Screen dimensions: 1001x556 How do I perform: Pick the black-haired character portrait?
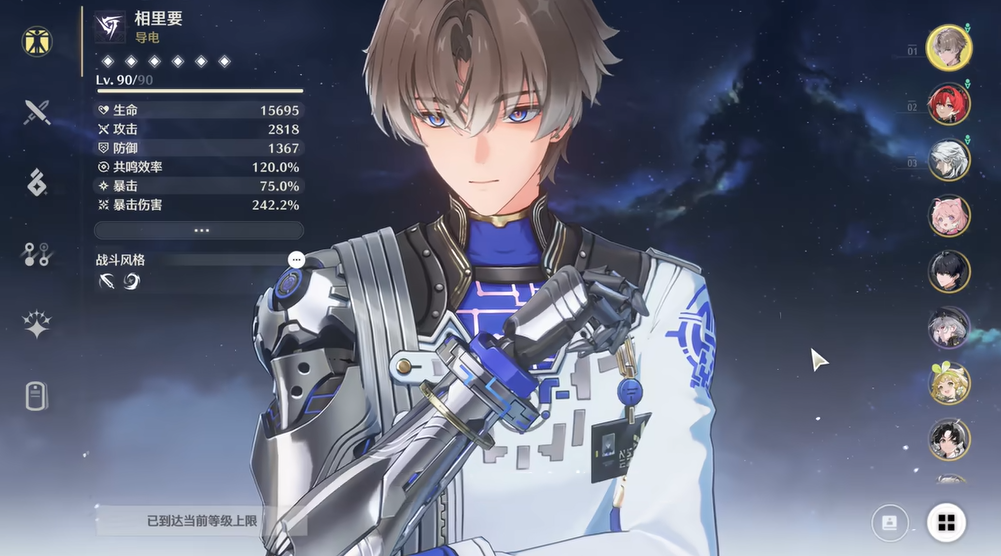(948, 271)
